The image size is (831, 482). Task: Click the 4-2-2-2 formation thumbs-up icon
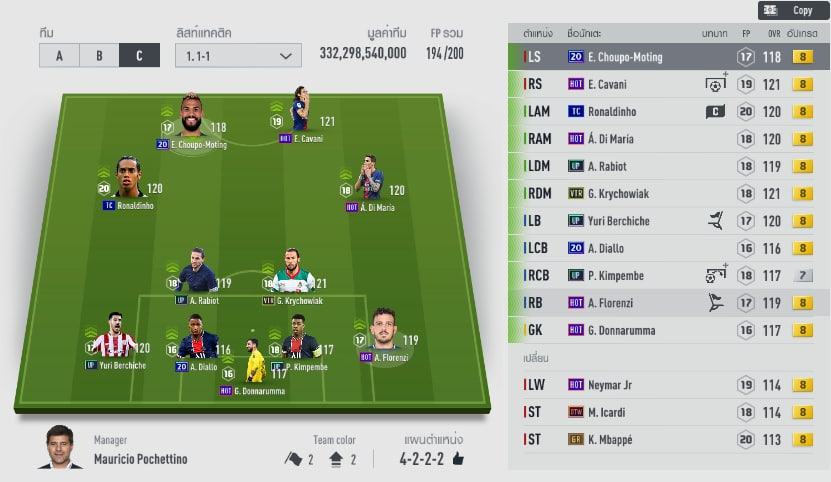tap(458, 459)
